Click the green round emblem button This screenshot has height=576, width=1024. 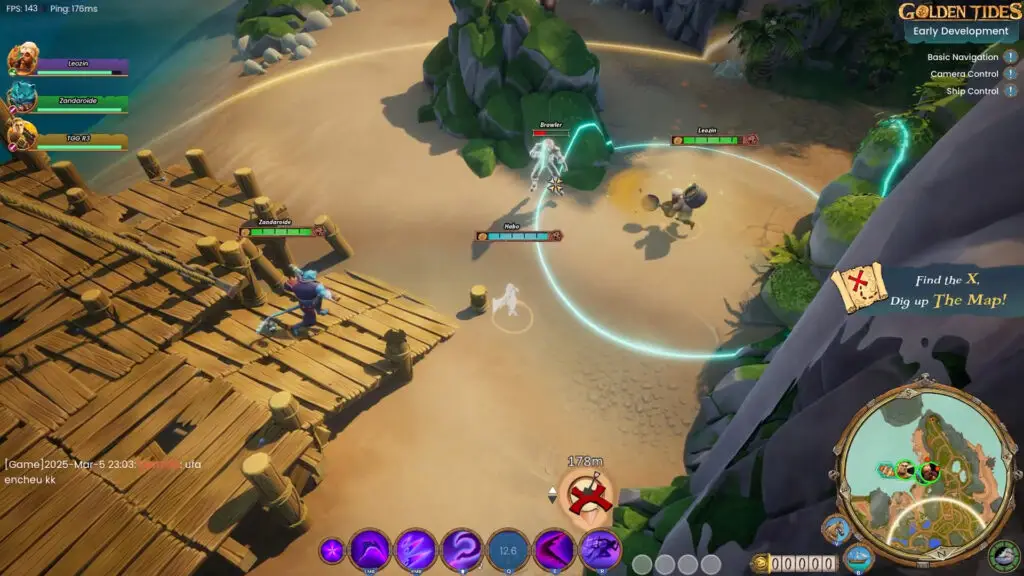(1003, 555)
